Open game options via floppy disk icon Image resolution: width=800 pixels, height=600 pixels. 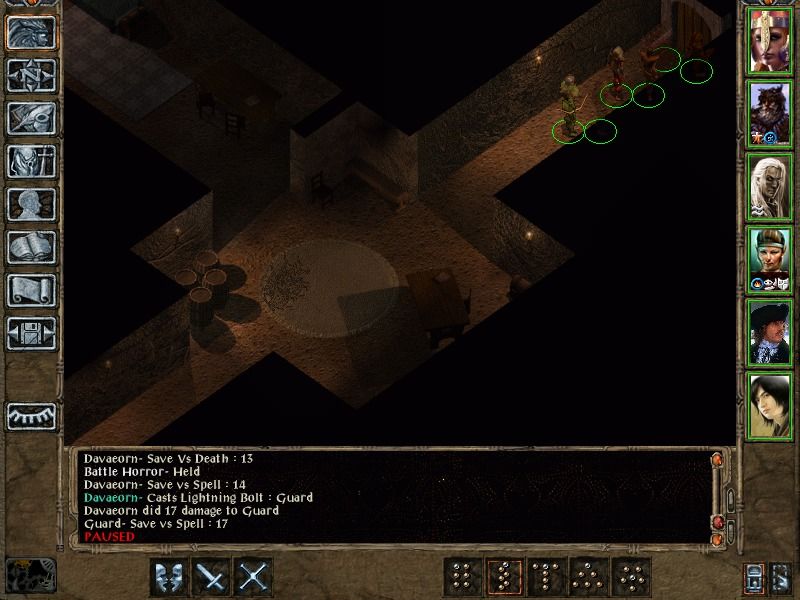pyautogui.click(x=31, y=333)
